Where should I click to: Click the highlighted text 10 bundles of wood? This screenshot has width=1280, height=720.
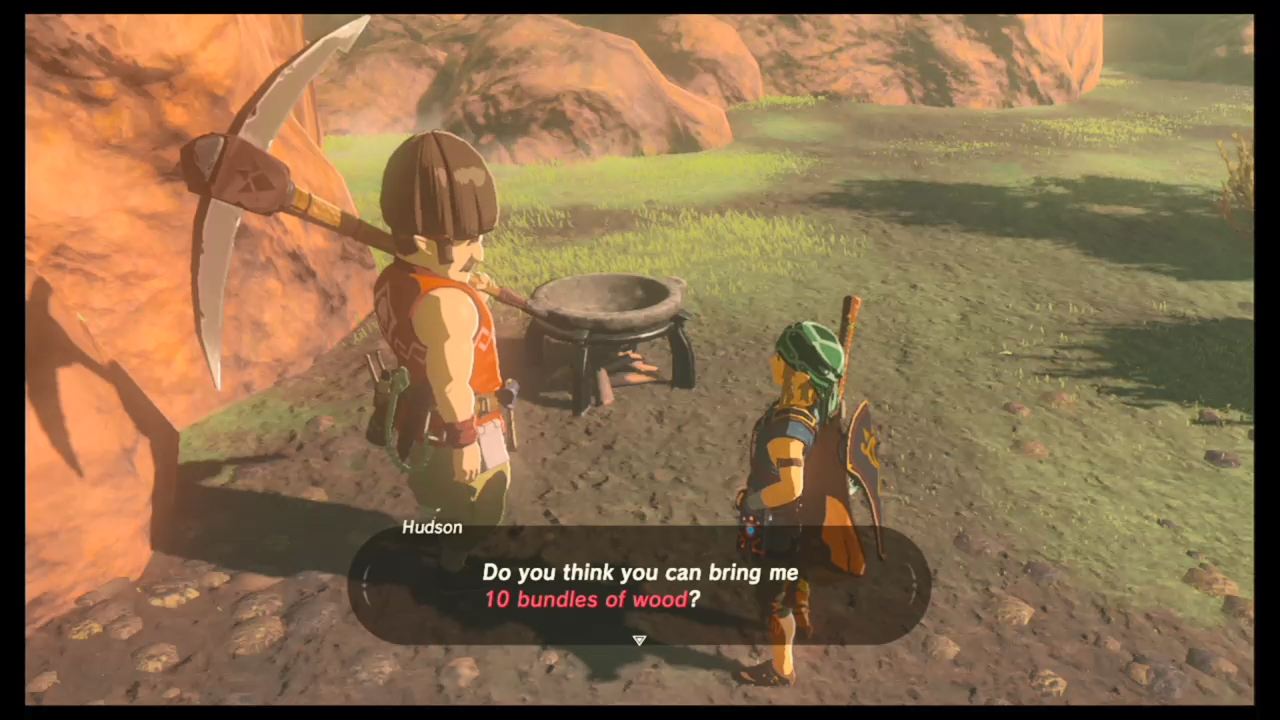tap(590, 599)
